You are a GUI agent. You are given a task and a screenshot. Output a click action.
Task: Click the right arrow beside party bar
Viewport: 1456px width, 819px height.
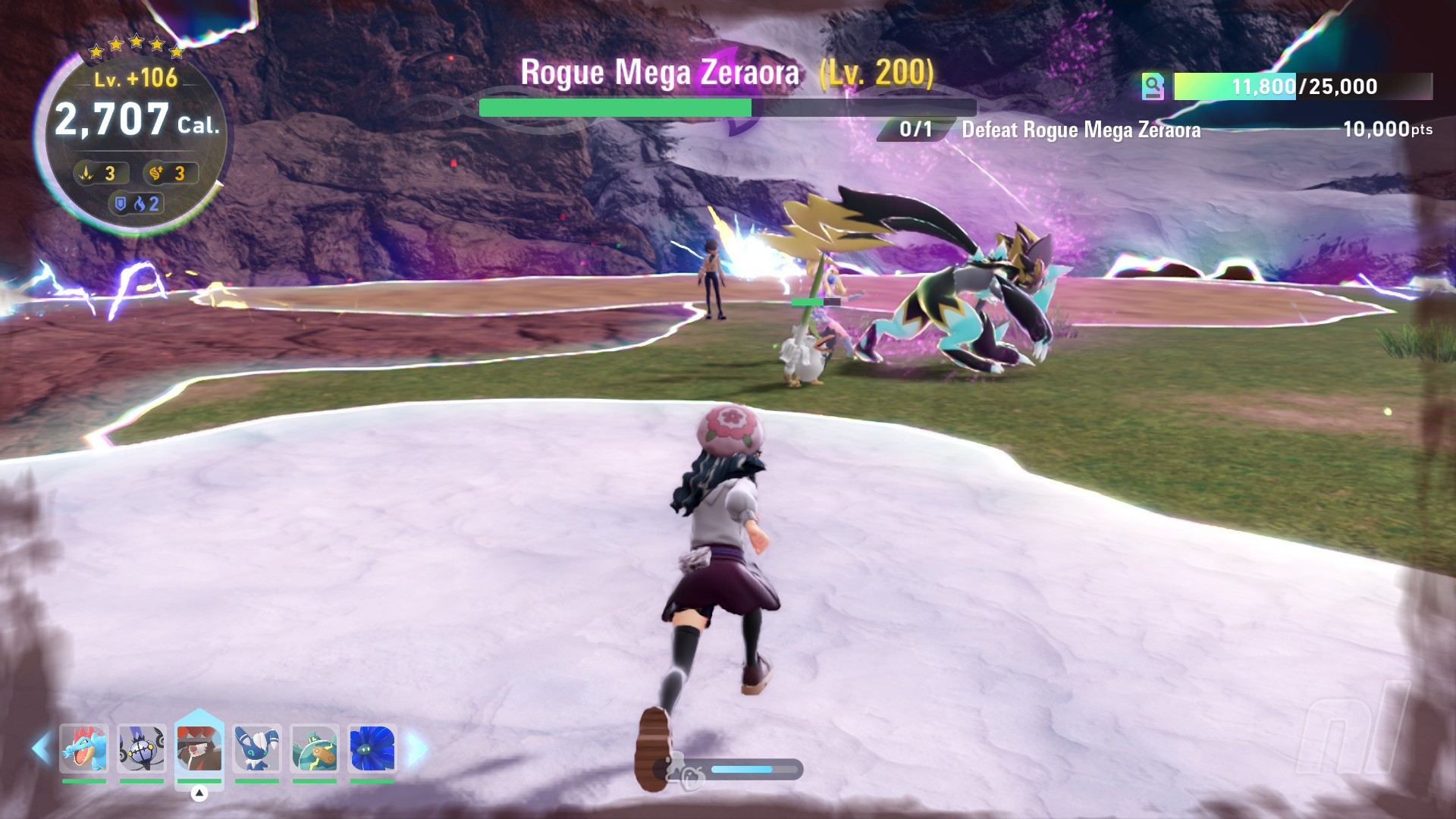[x=416, y=748]
